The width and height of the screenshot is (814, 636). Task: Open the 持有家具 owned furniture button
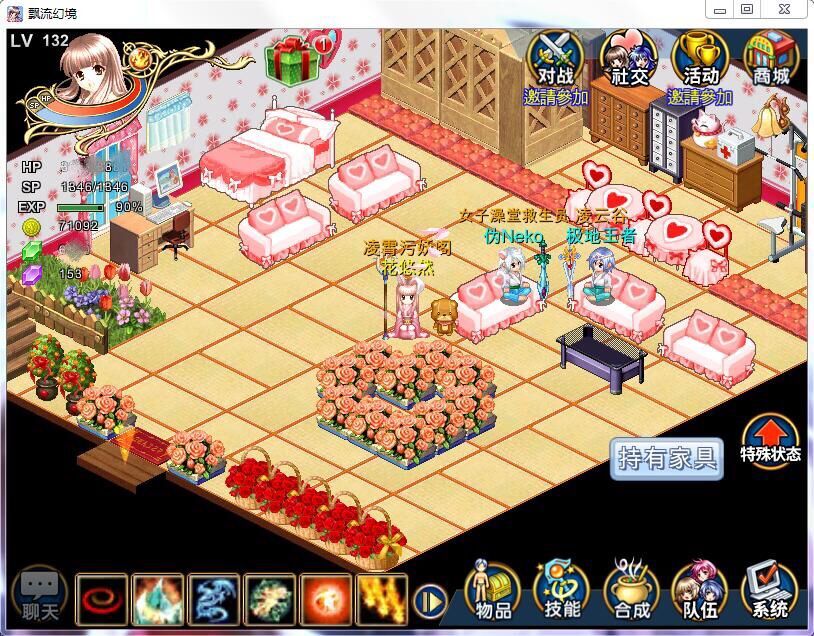point(667,459)
